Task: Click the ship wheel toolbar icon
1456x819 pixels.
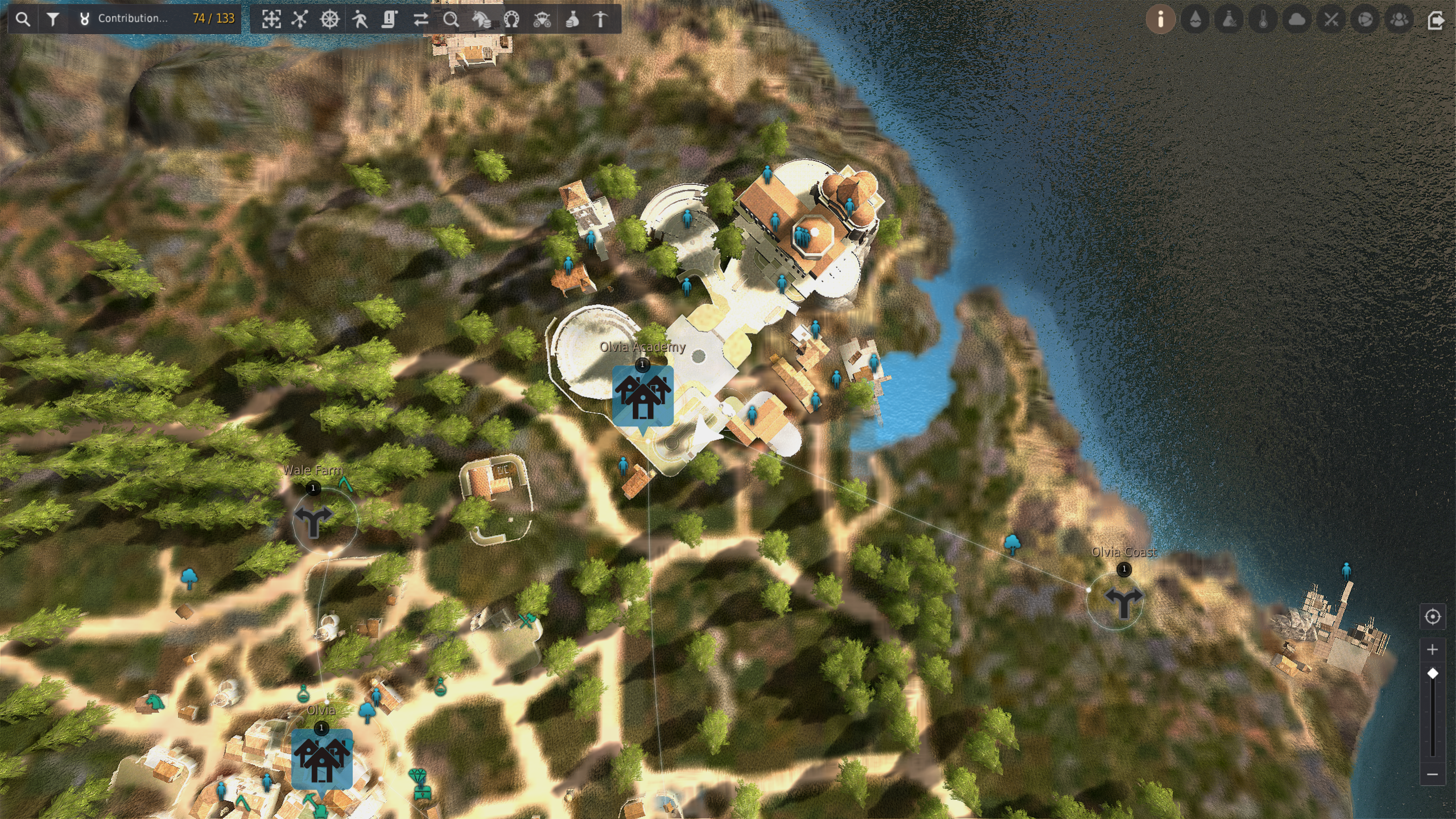Action: point(329,19)
